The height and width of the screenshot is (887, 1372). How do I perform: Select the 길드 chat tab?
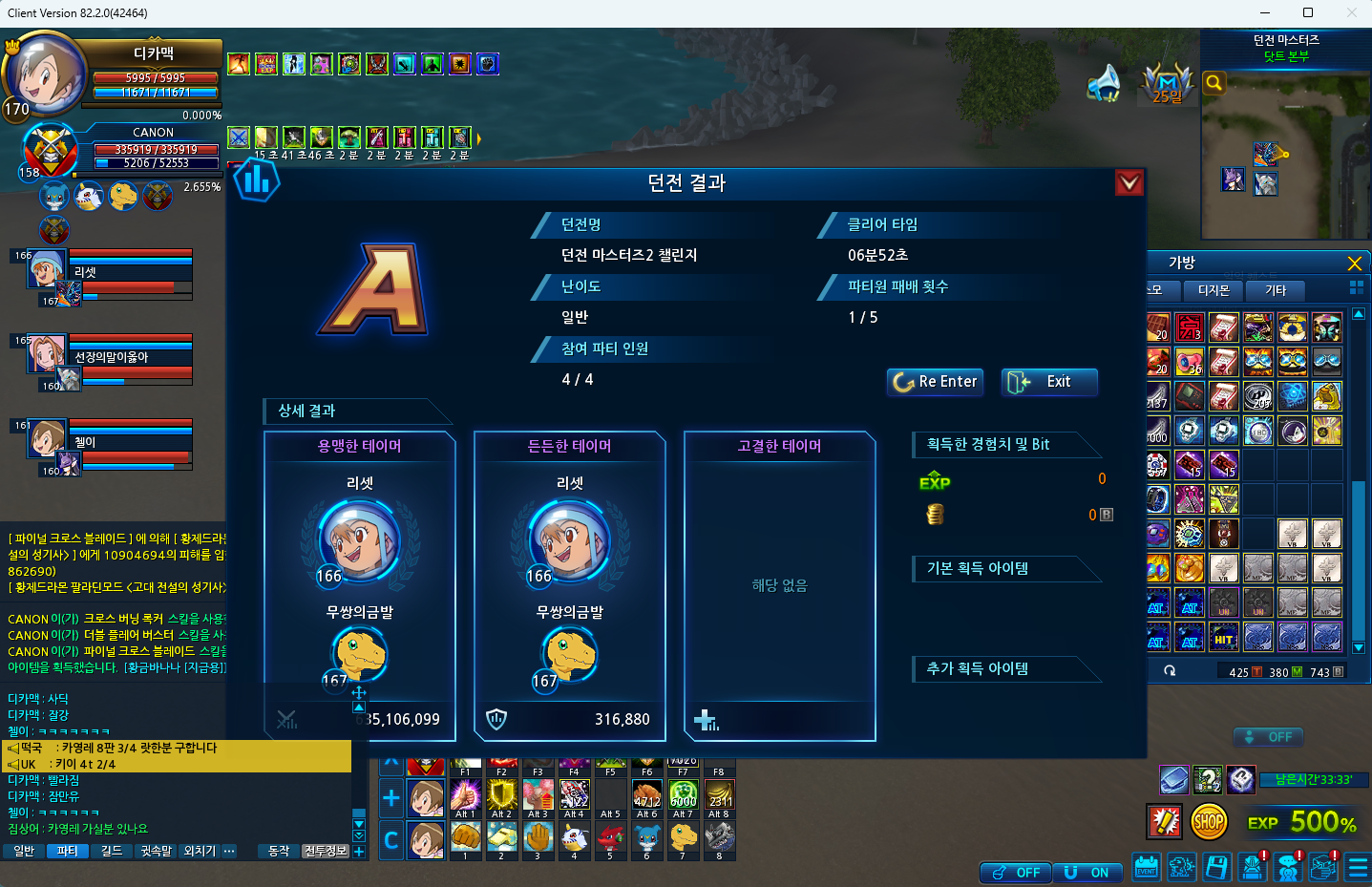coord(112,851)
